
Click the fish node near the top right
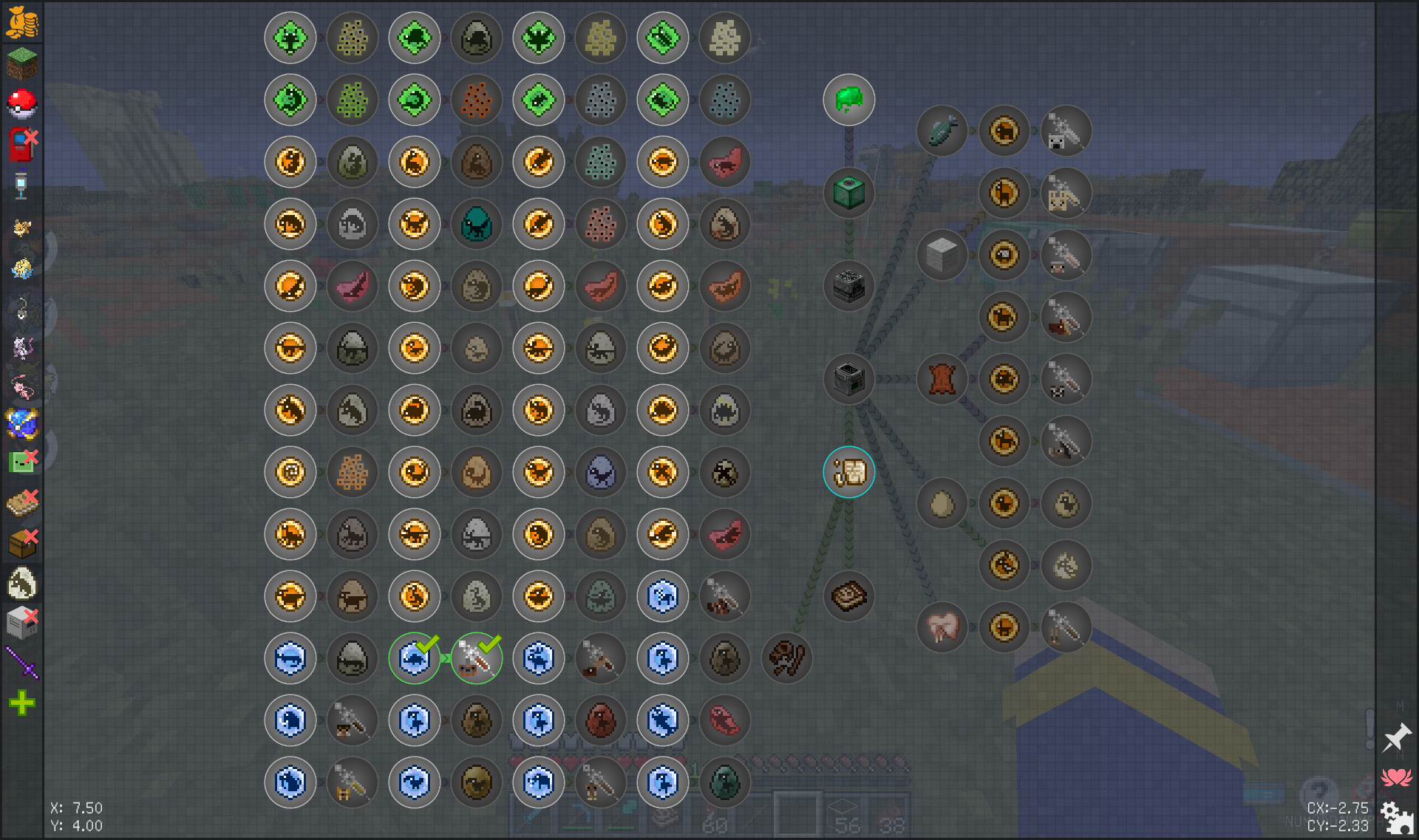(x=941, y=131)
